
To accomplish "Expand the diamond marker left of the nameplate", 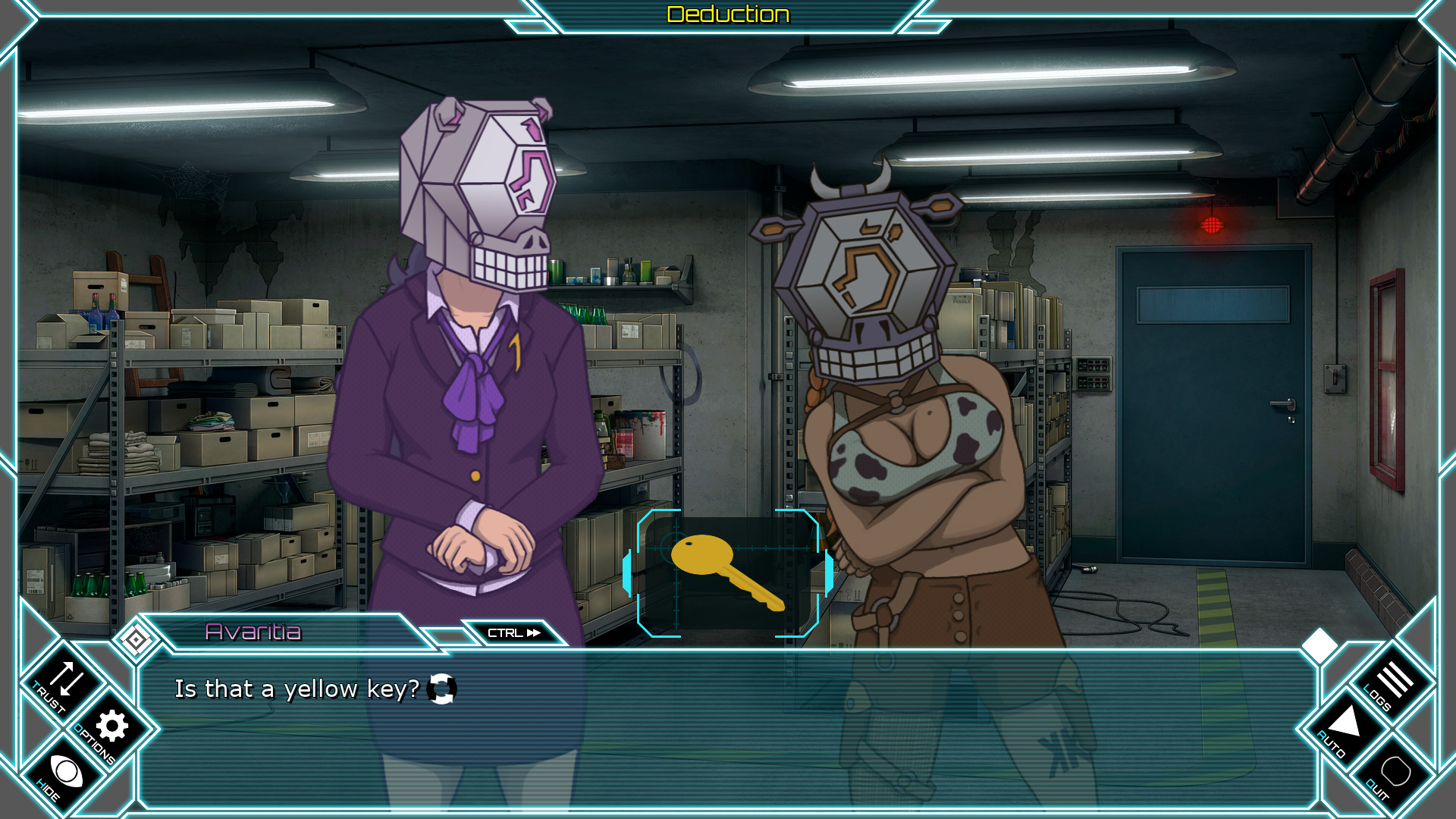I will [x=136, y=638].
